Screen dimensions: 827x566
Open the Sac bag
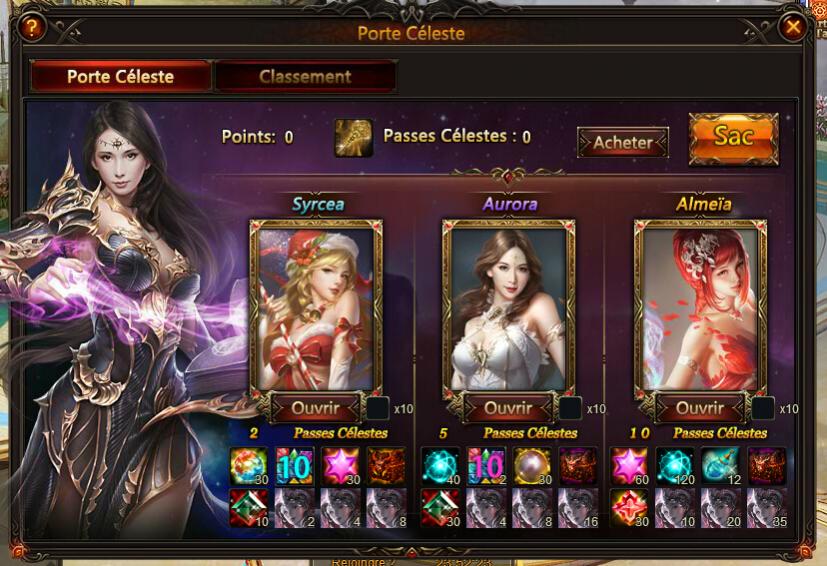733,138
